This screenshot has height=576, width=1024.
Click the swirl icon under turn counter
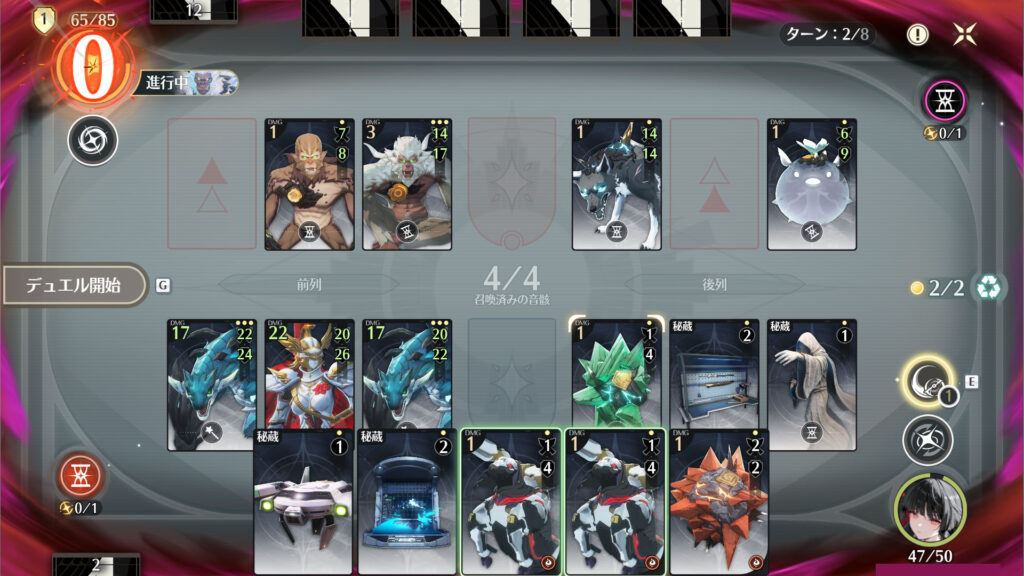[92, 140]
